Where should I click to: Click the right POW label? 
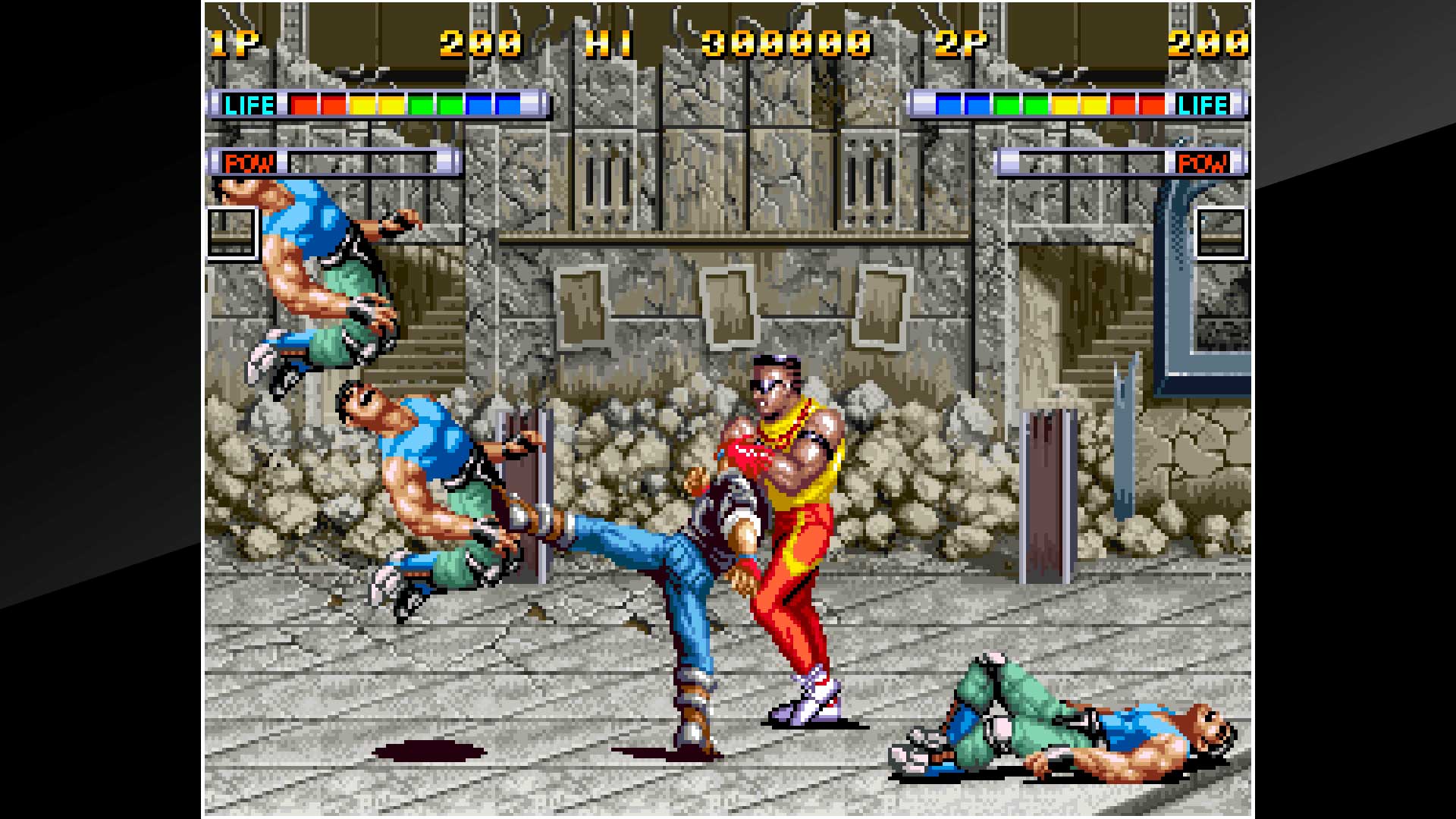[1203, 162]
